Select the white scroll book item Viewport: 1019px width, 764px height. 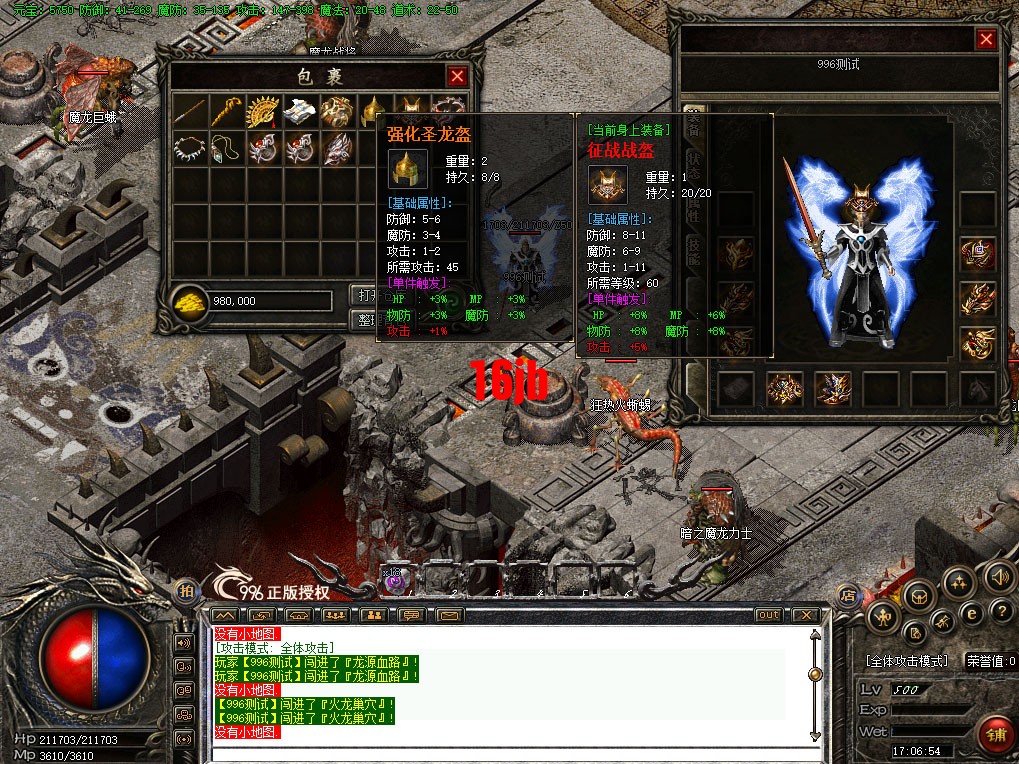coord(299,111)
